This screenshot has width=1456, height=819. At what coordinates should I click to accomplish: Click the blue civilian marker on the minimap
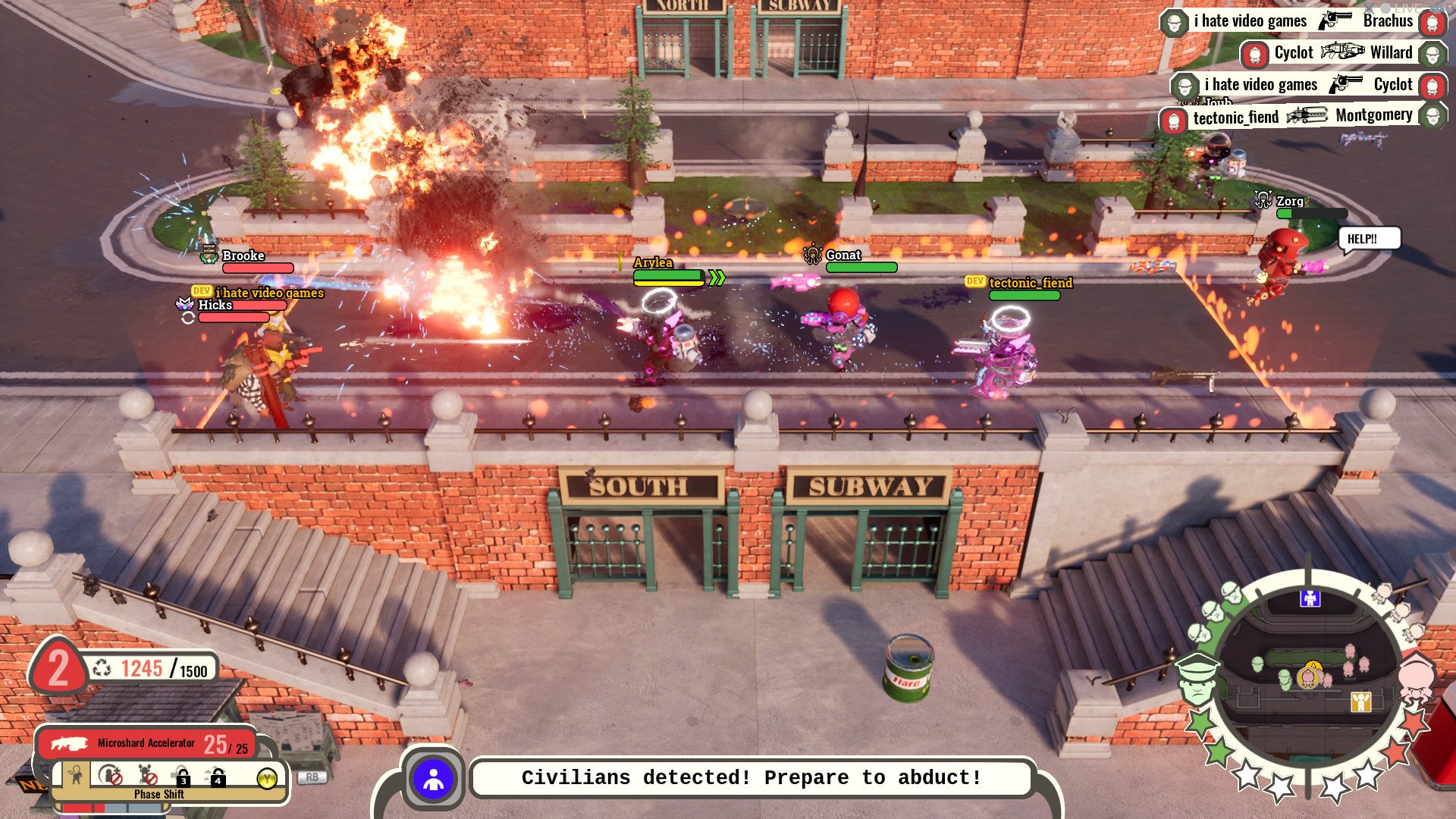pyautogui.click(x=1310, y=599)
